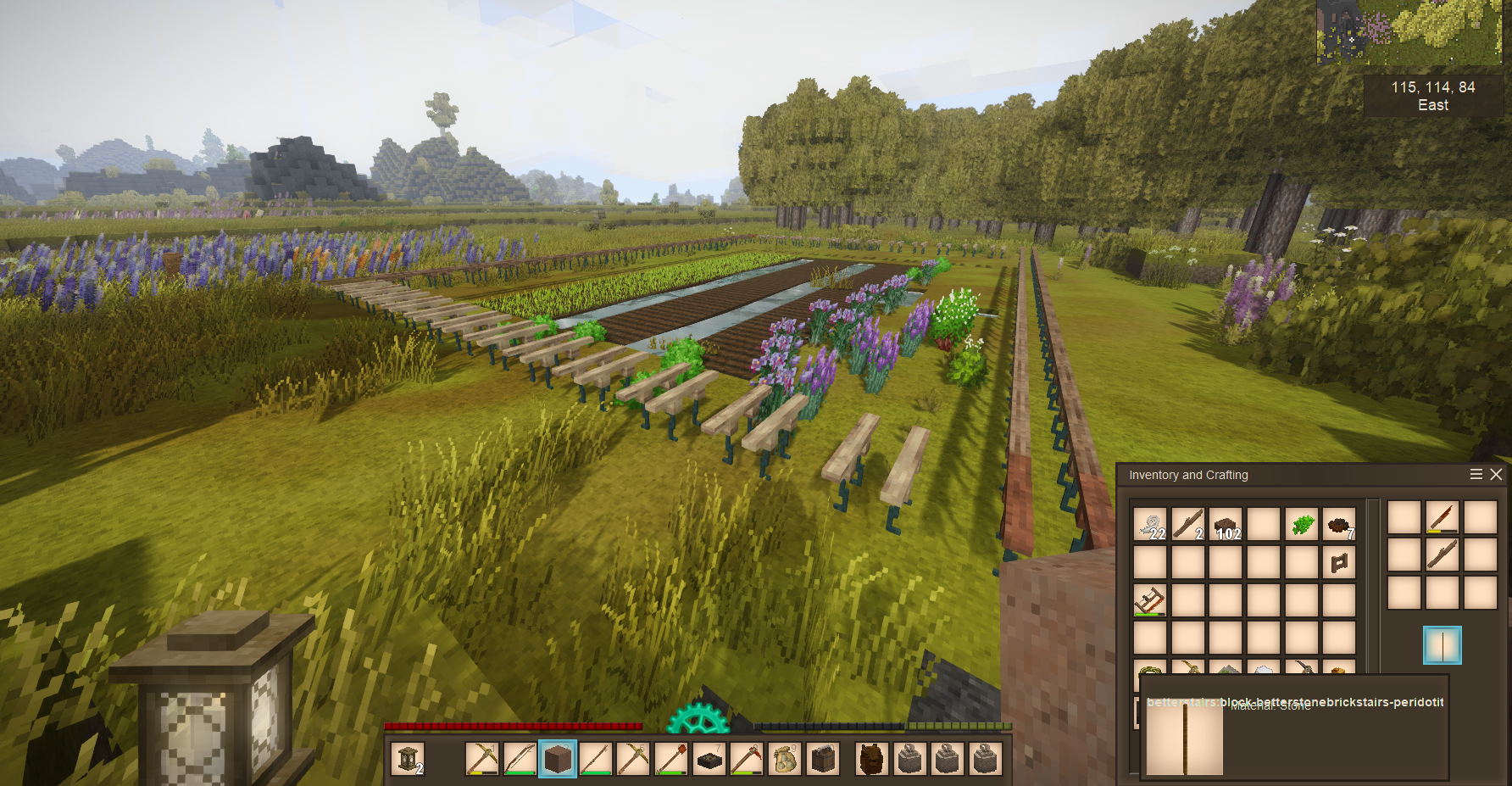Choose the stack of 7 brown lumps
The width and height of the screenshot is (1512, 786).
coord(1339,525)
